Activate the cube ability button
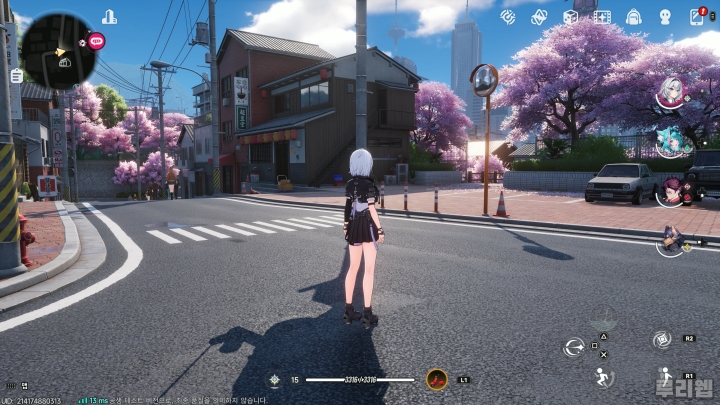 tap(661, 340)
